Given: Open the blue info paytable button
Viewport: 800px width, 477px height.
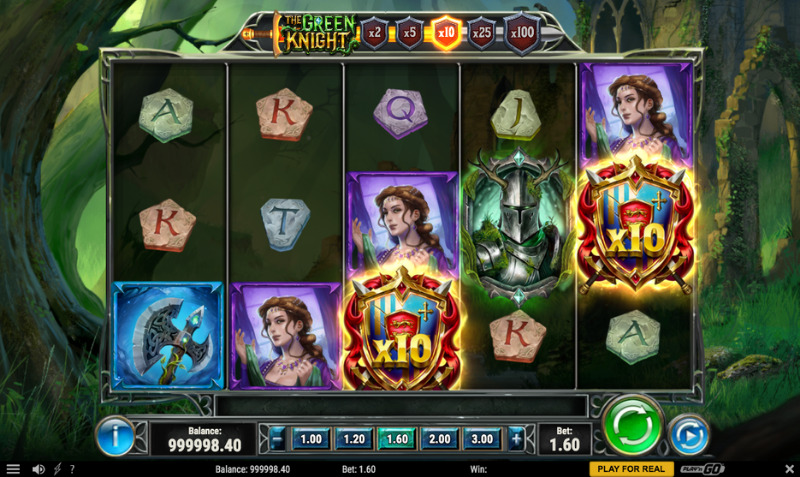Looking at the screenshot, I should (115, 436).
